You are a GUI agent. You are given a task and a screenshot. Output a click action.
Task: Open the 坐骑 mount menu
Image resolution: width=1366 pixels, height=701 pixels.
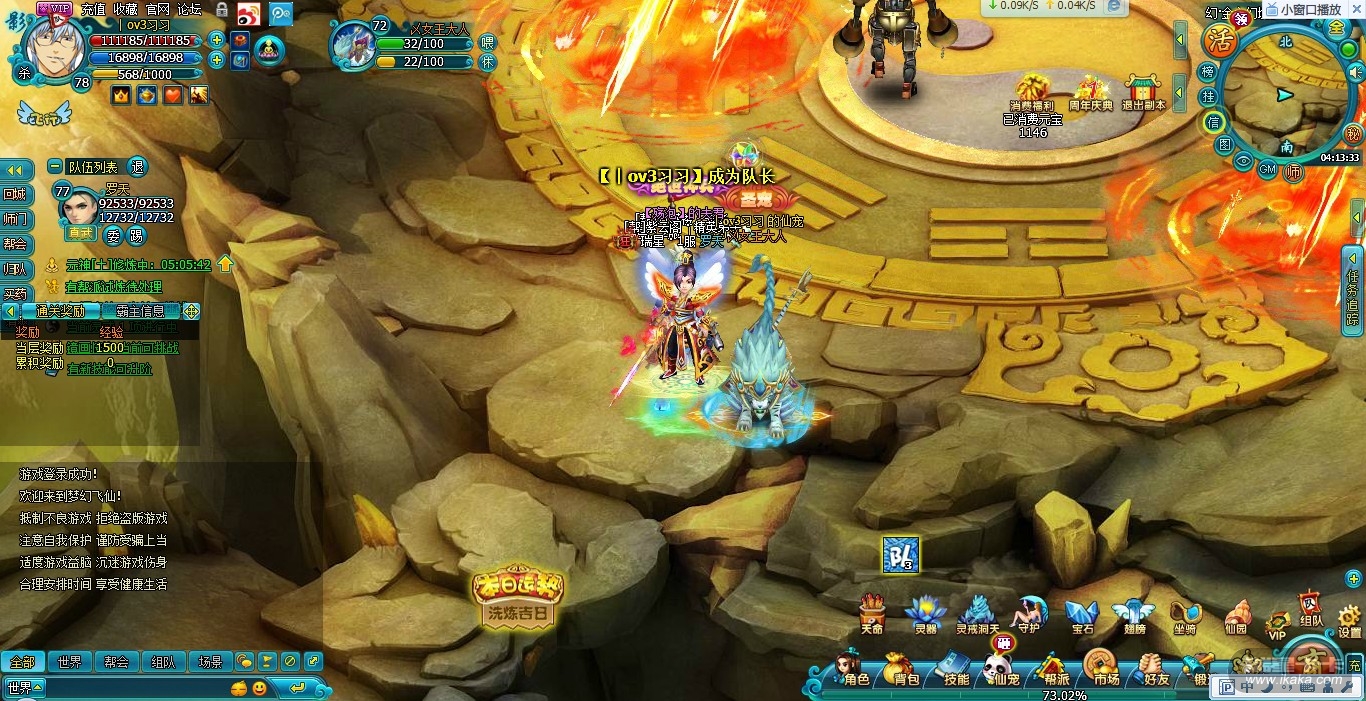(1184, 615)
